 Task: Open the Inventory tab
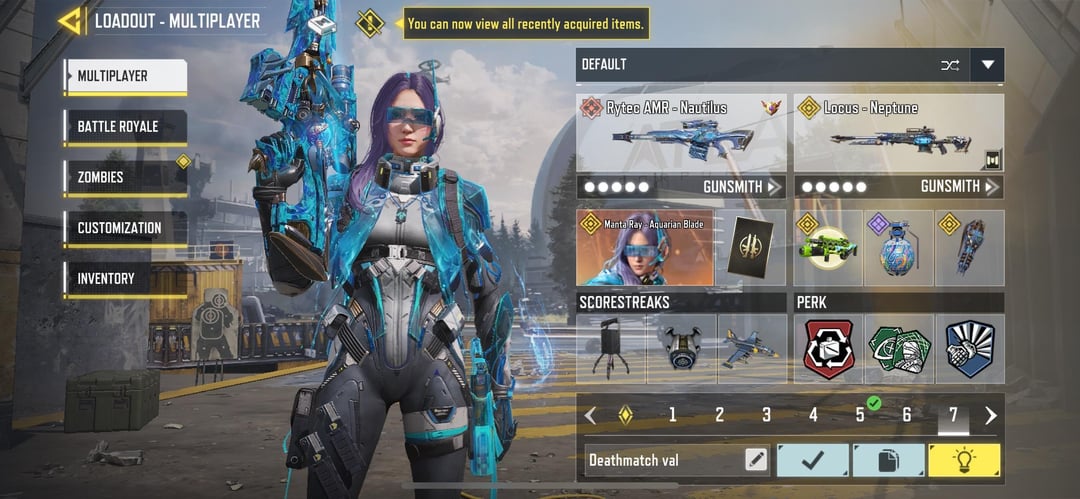tap(125, 279)
